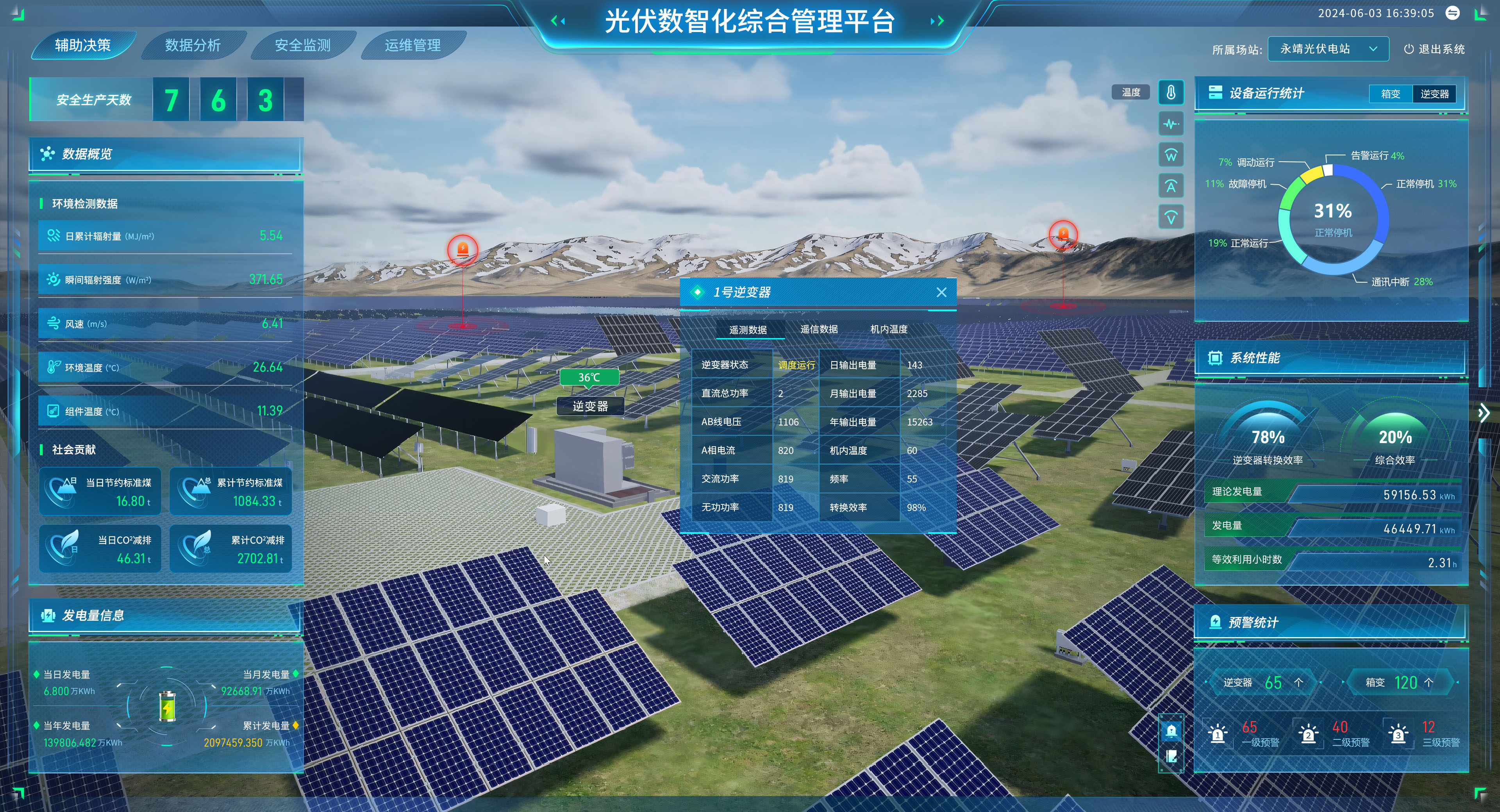Open the alarm bell icon near bottom
Viewport: 1500px width, 812px height.
click(1171, 730)
